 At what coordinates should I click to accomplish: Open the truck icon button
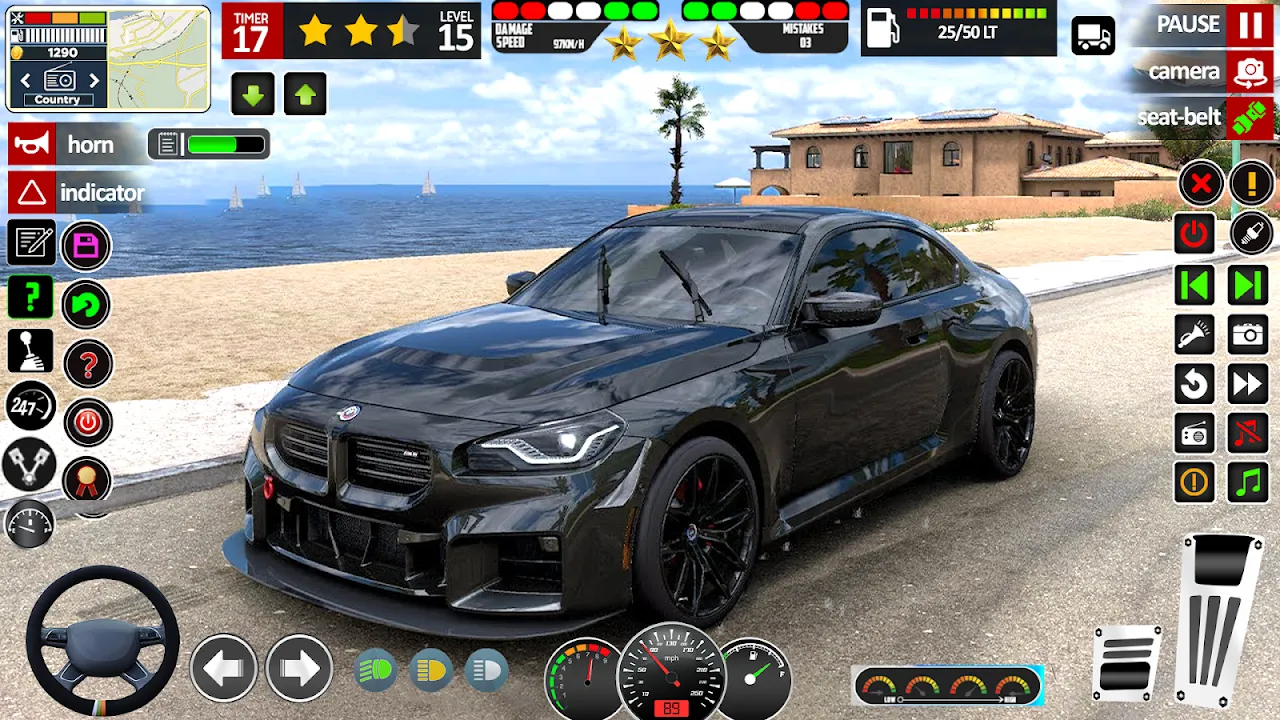[x=1093, y=36]
